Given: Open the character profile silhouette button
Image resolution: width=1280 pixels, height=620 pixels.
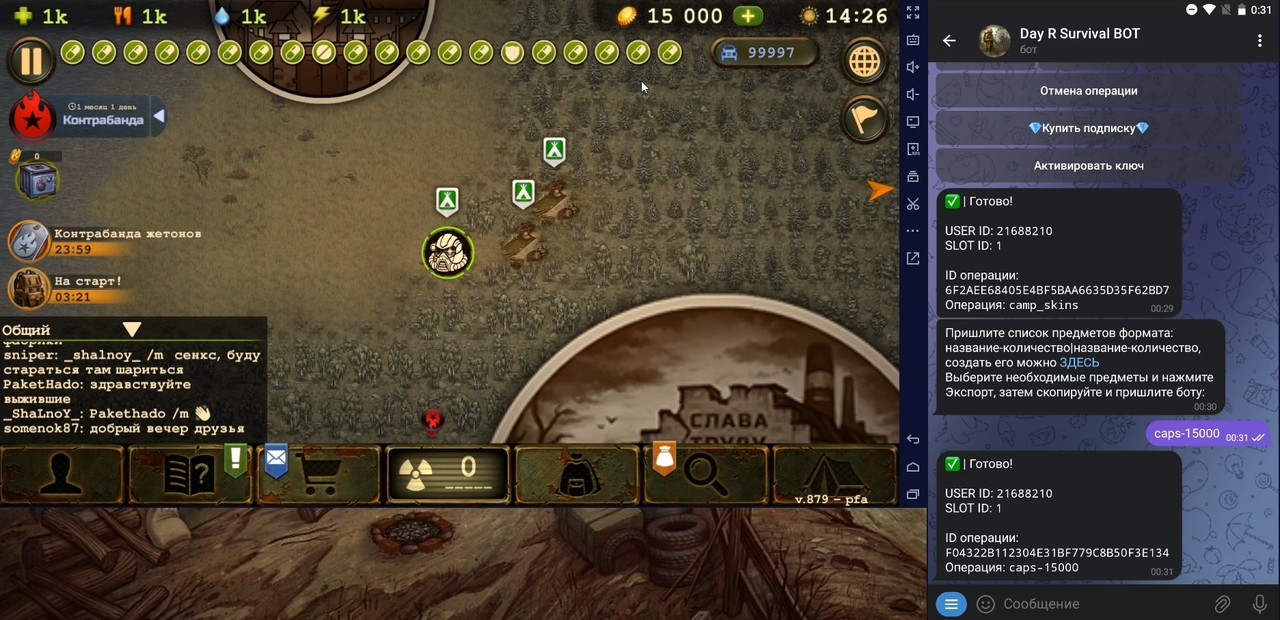Looking at the screenshot, I should click(62, 475).
